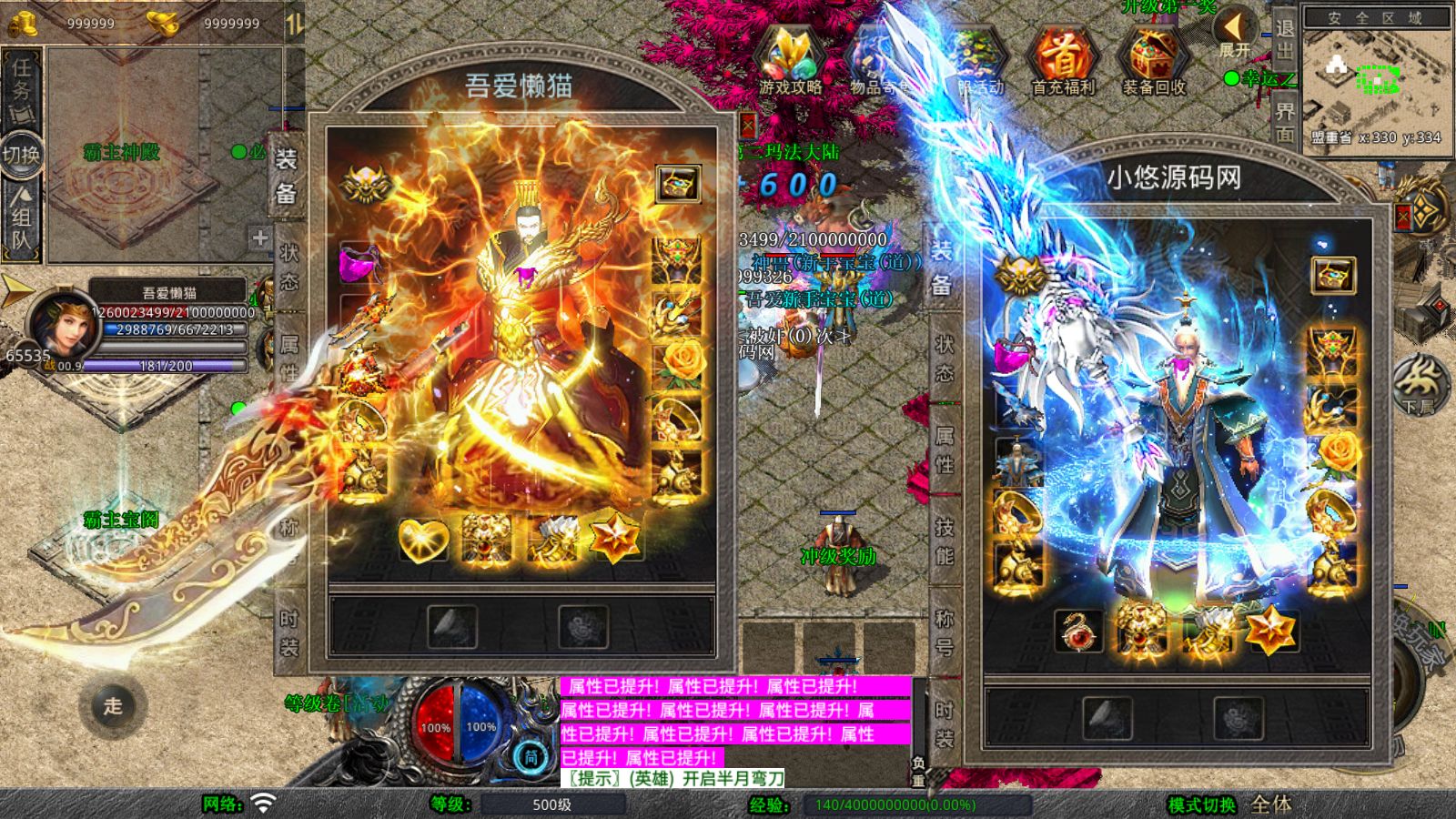This screenshot has height=819, width=1456.
Task: Switch to 称号 tab in 小悠源码网 panel
Action: point(945,632)
